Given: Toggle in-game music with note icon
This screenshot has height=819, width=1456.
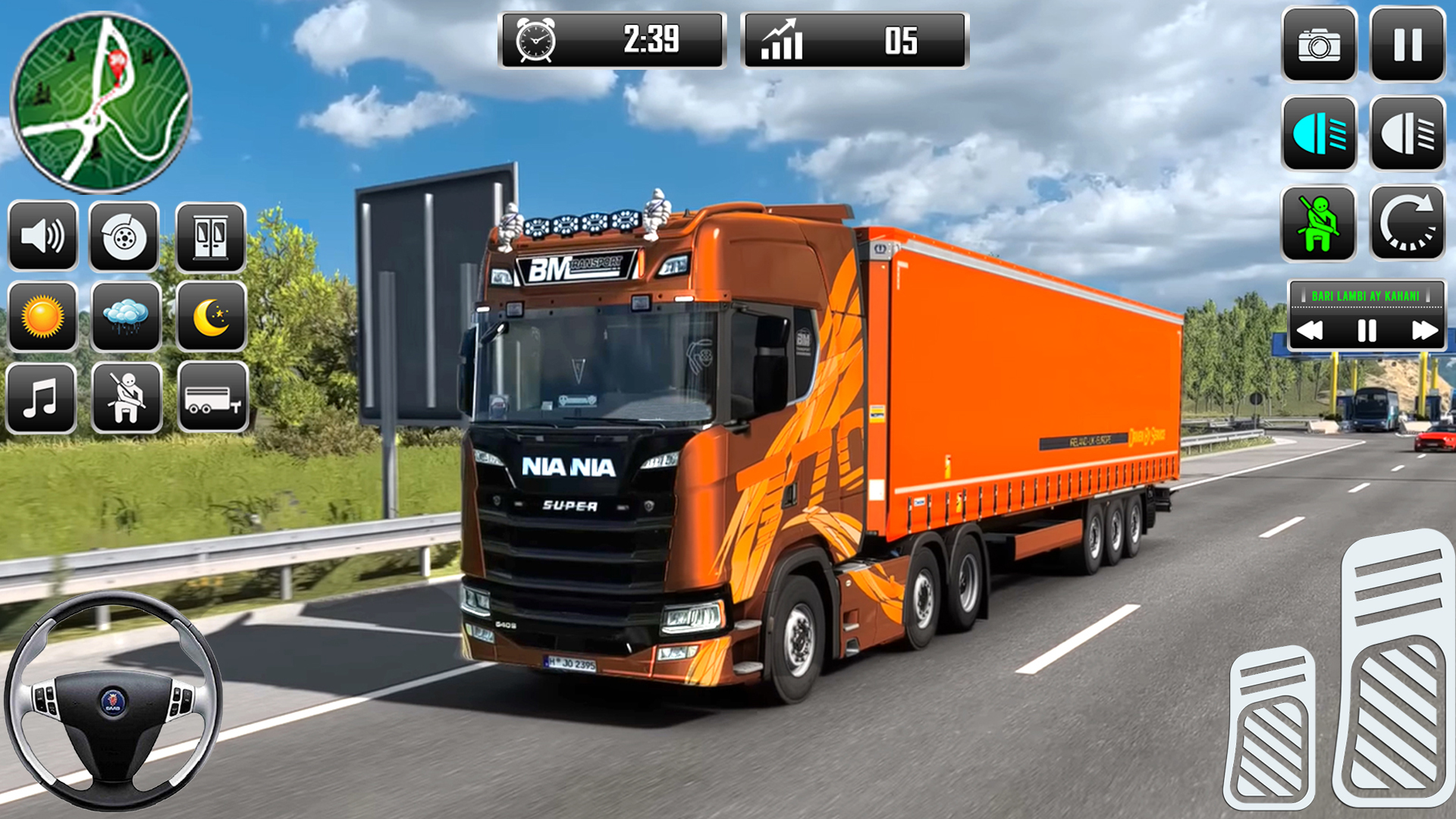Looking at the screenshot, I should [x=43, y=396].
